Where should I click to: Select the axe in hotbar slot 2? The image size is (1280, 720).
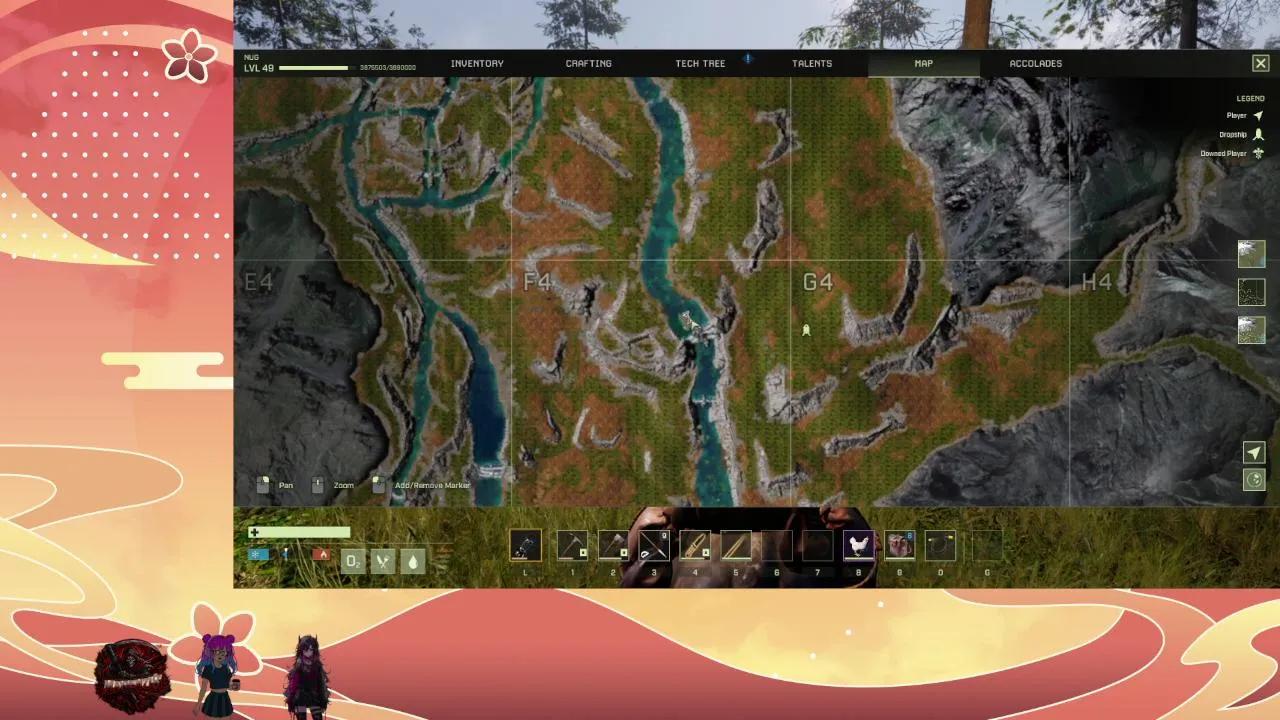[x=613, y=545]
